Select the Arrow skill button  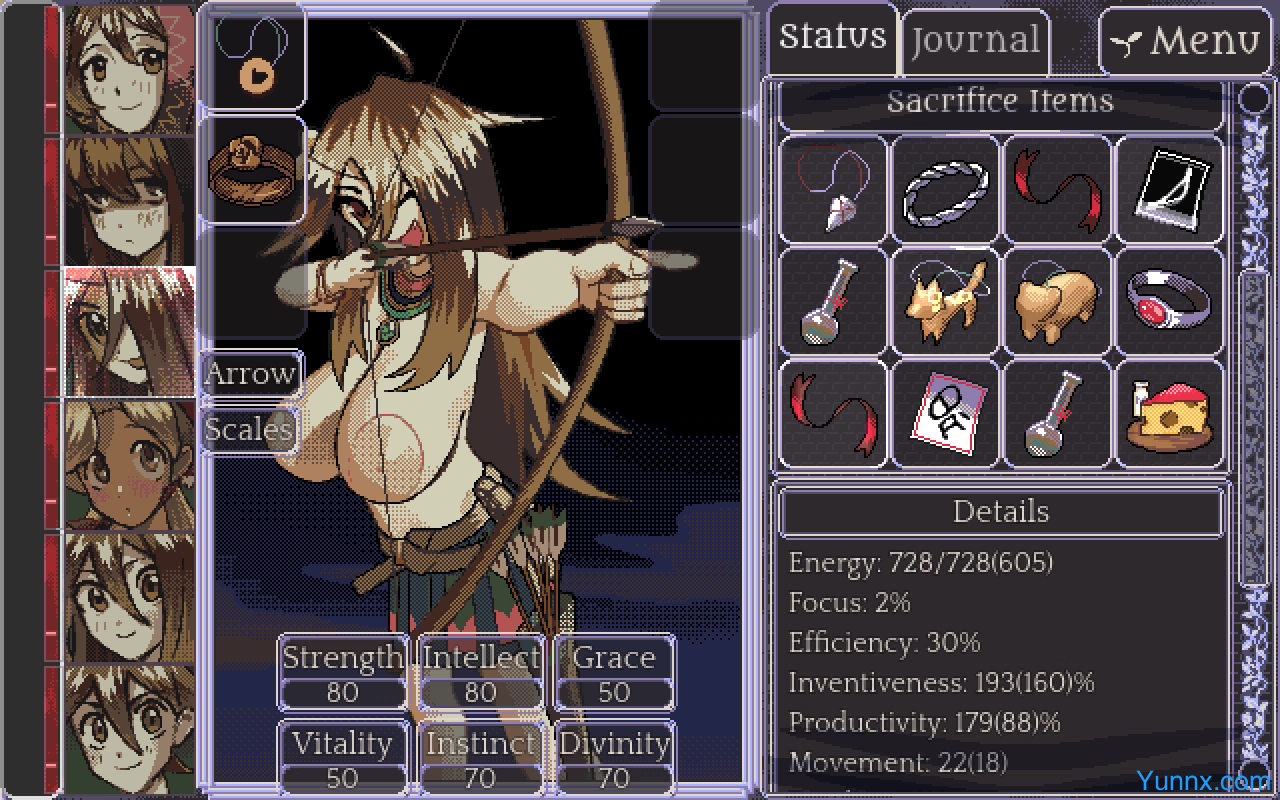251,375
